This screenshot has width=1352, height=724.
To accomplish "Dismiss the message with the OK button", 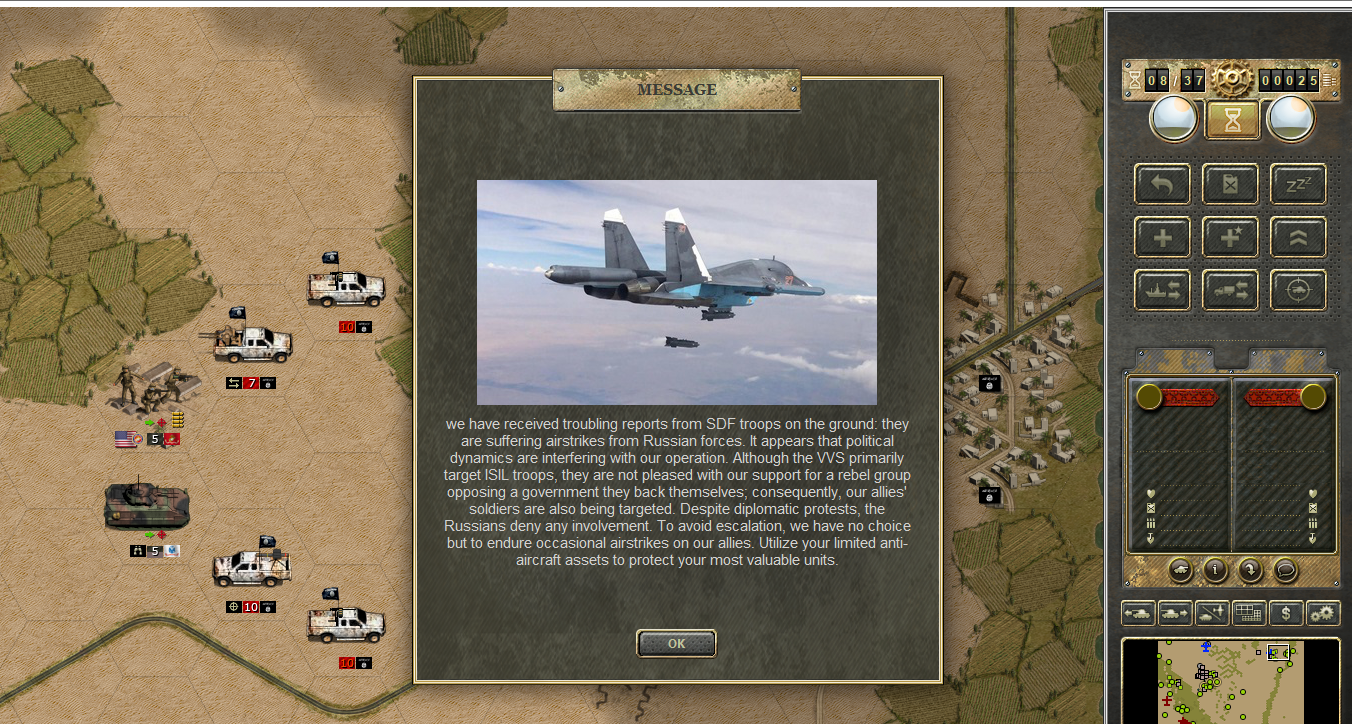I will [x=676, y=644].
